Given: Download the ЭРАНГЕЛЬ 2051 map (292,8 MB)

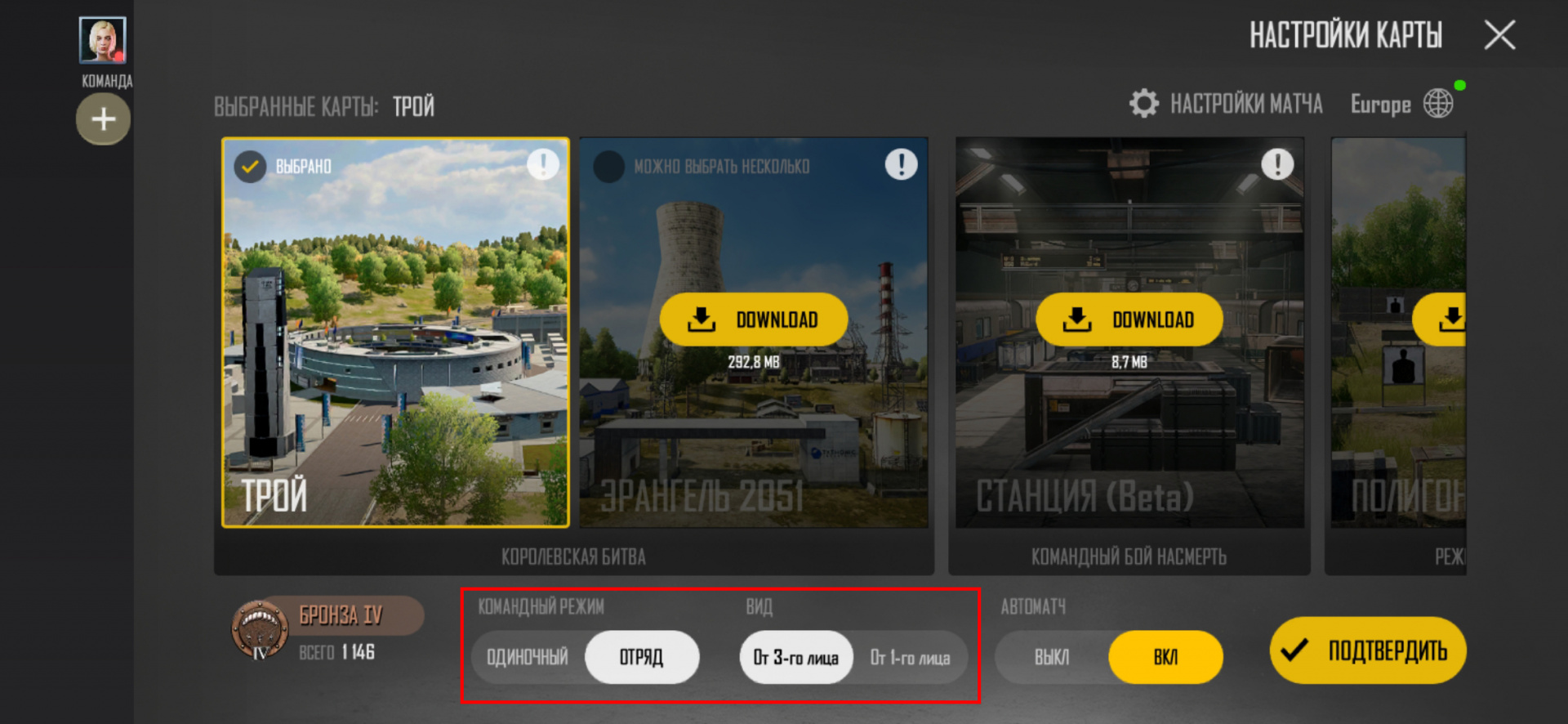Looking at the screenshot, I should click(752, 320).
